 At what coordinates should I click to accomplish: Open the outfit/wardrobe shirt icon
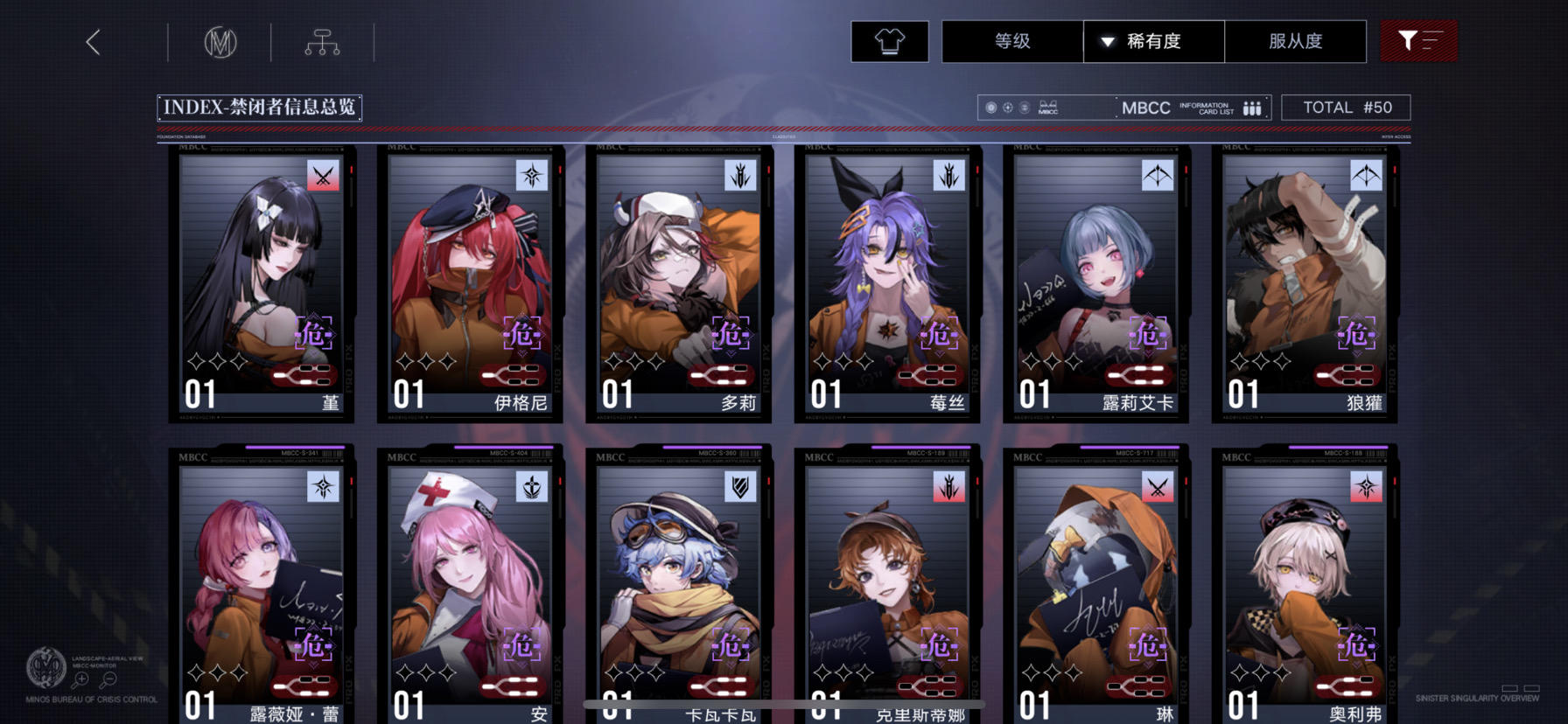point(889,41)
